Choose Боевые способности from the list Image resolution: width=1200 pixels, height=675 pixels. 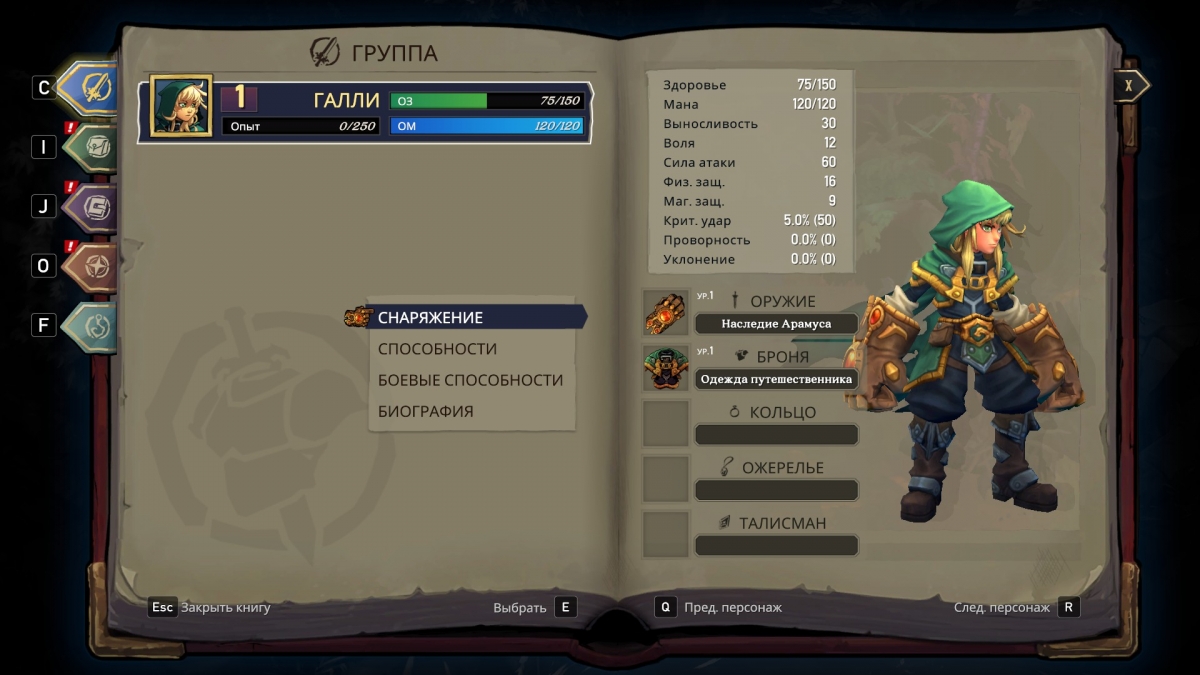click(470, 380)
